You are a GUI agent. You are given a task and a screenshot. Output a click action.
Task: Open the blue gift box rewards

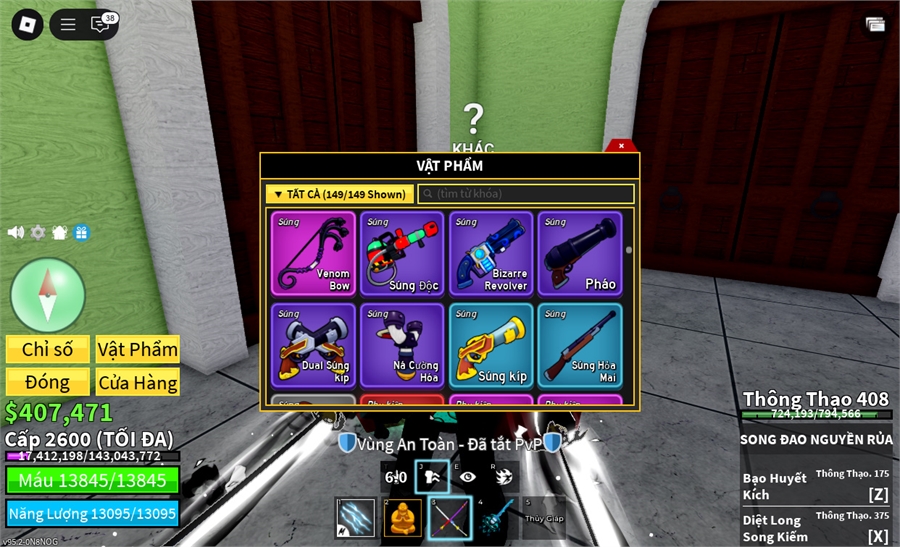(81, 232)
